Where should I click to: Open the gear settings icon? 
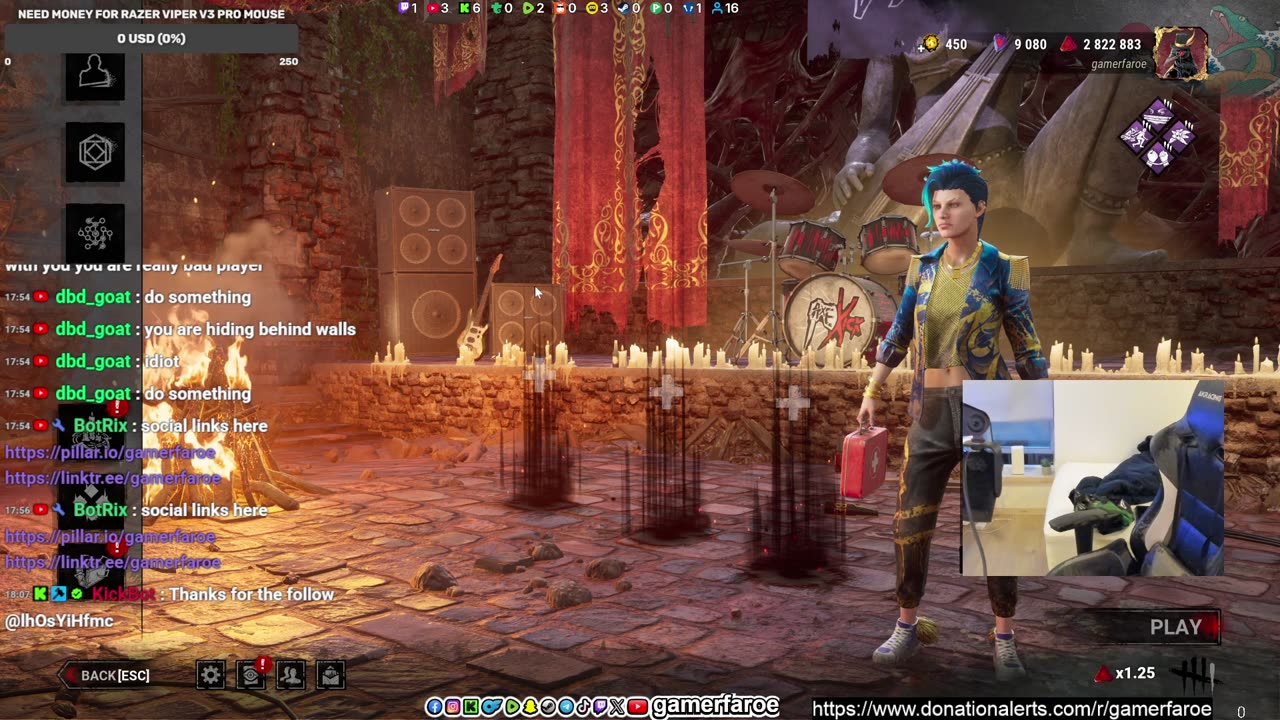pyautogui.click(x=210, y=675)
